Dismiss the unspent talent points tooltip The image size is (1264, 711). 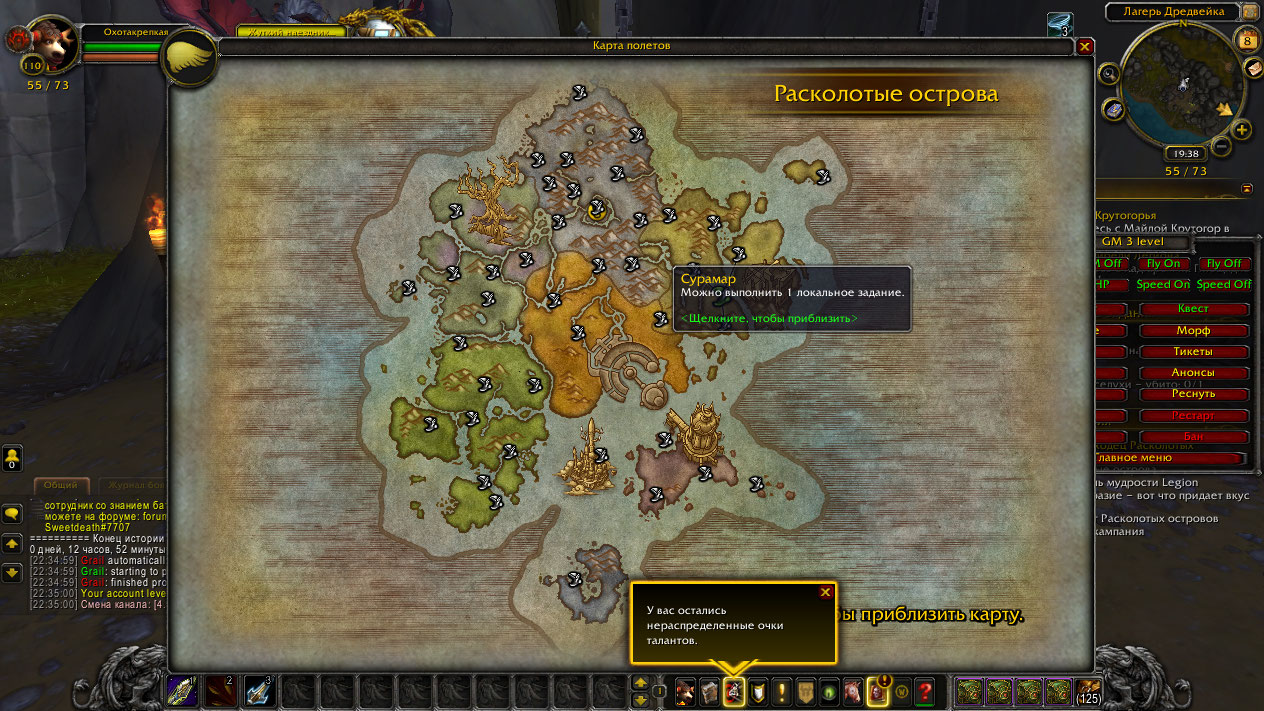(825, 592)
